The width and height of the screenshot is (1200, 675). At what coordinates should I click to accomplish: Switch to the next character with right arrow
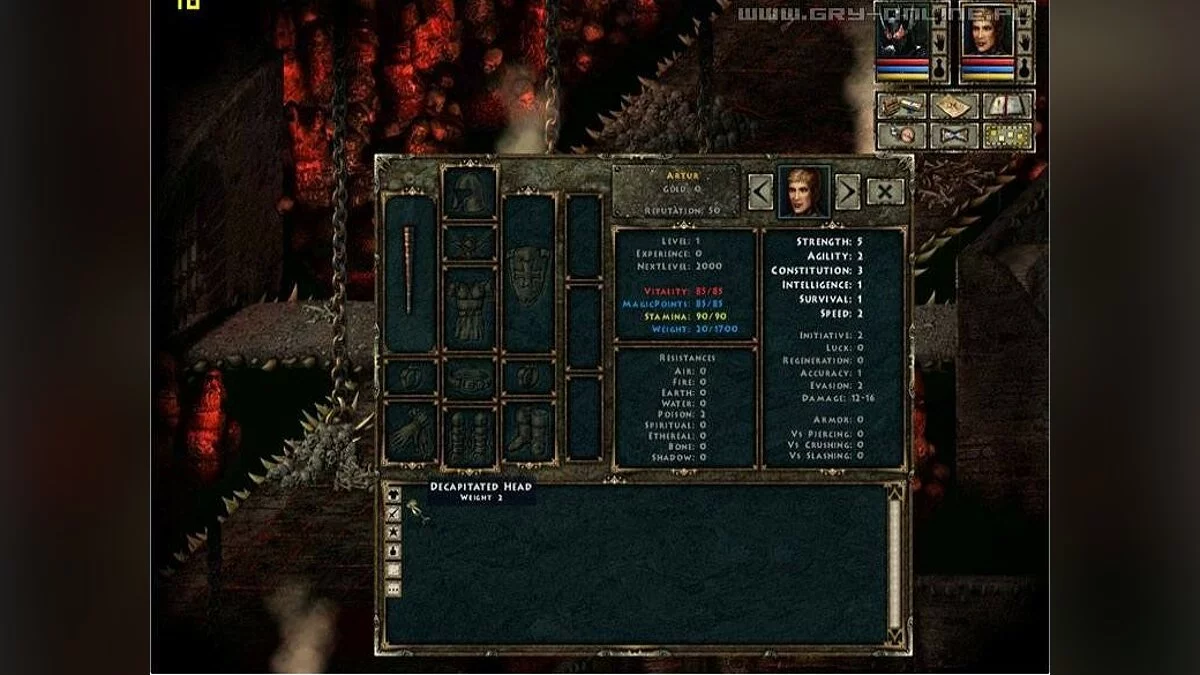coord(848,191)
